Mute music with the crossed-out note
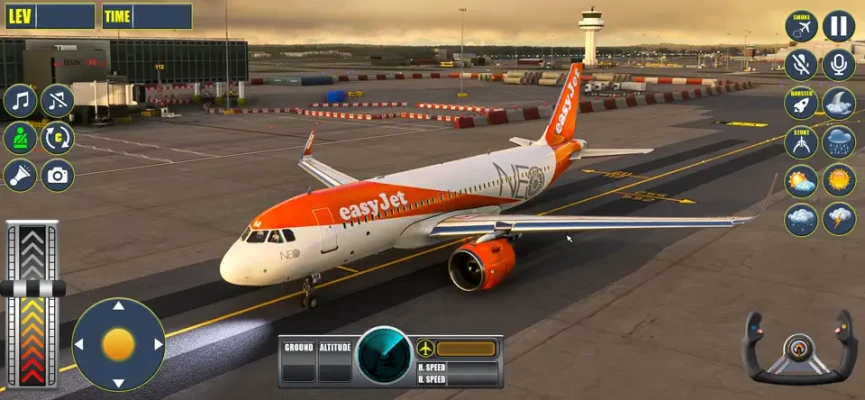The image size is (865, 400). coord(57,100)
